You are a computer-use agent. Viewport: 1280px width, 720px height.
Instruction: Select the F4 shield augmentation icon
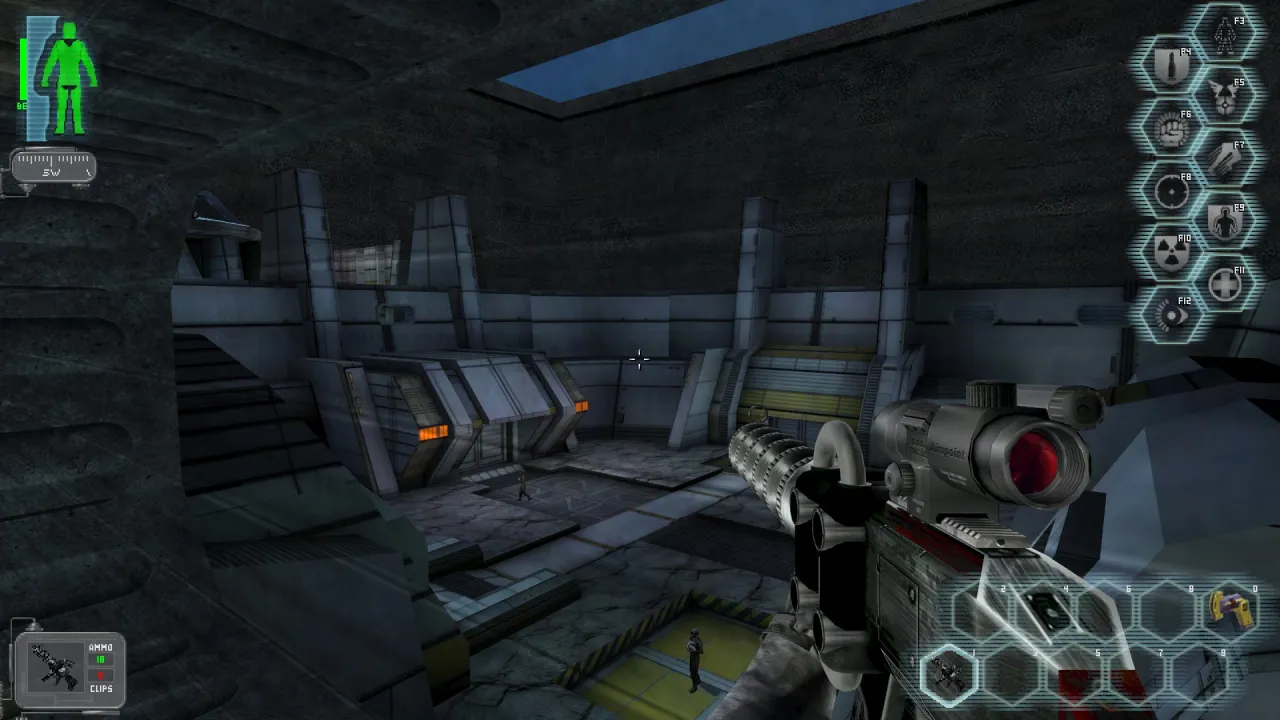[x=1170, y=61]
